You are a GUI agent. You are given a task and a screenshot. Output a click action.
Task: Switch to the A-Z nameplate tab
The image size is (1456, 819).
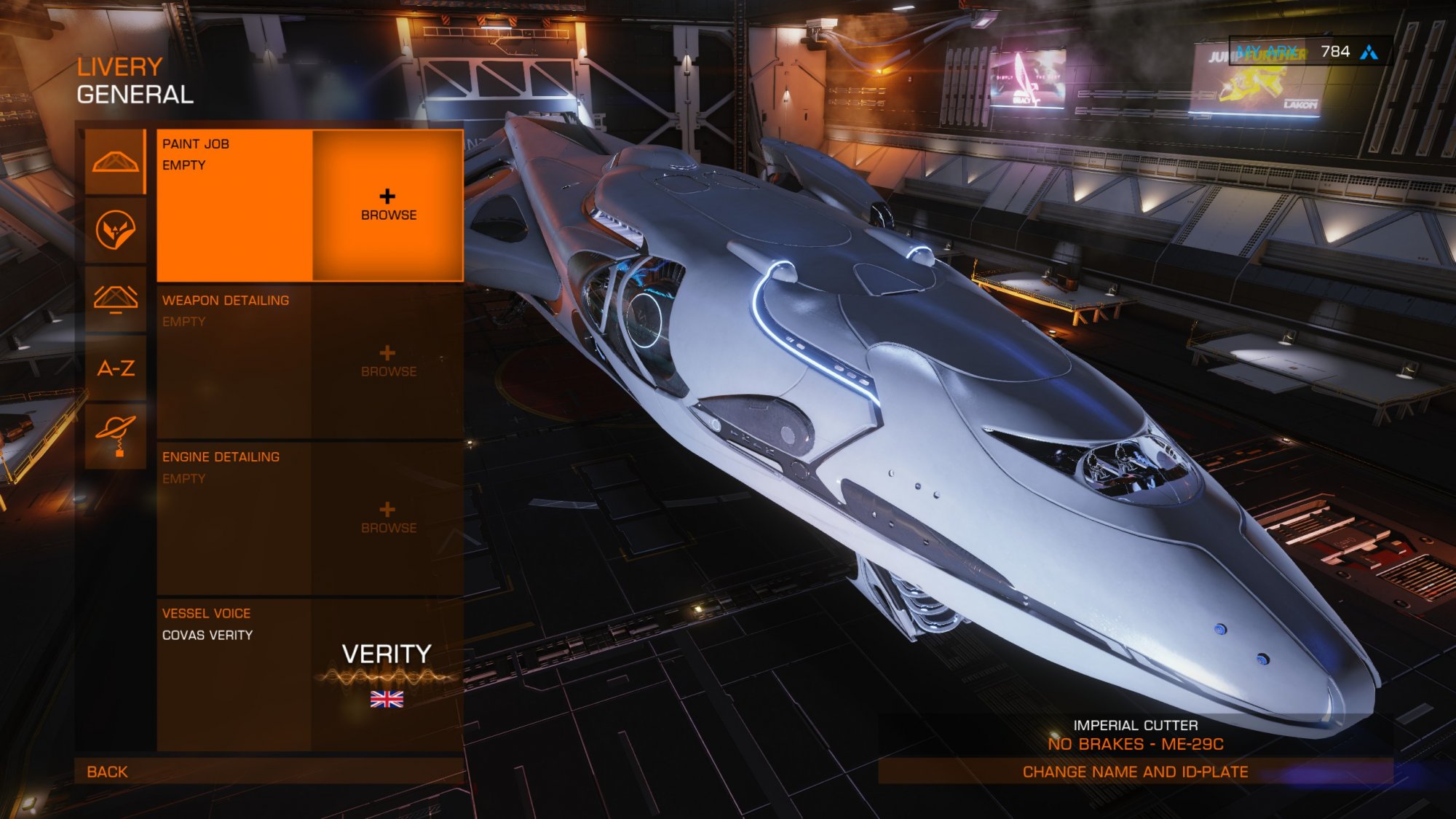pyautogui.click(x=116, y=368)
